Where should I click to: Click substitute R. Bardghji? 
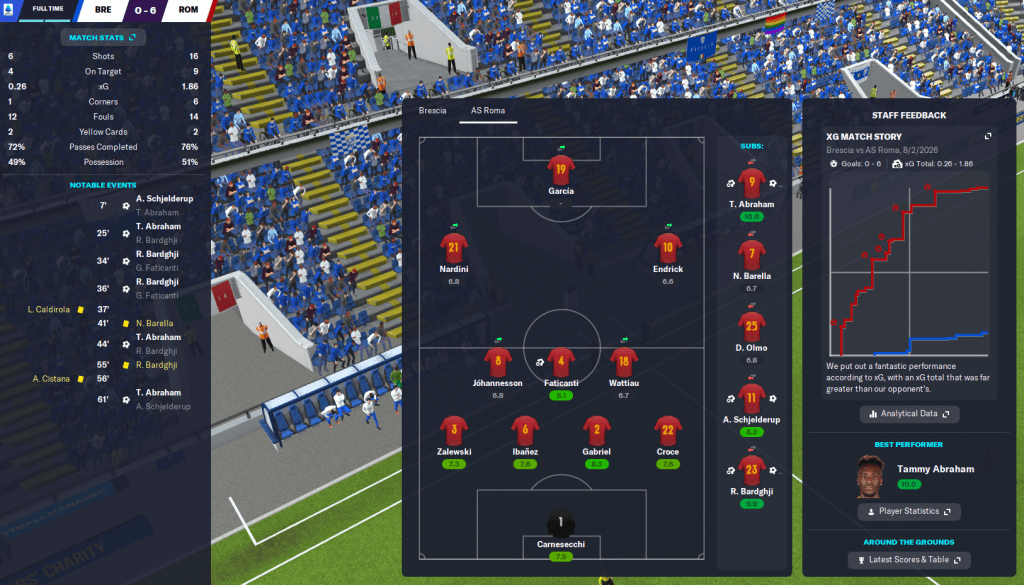752,470
